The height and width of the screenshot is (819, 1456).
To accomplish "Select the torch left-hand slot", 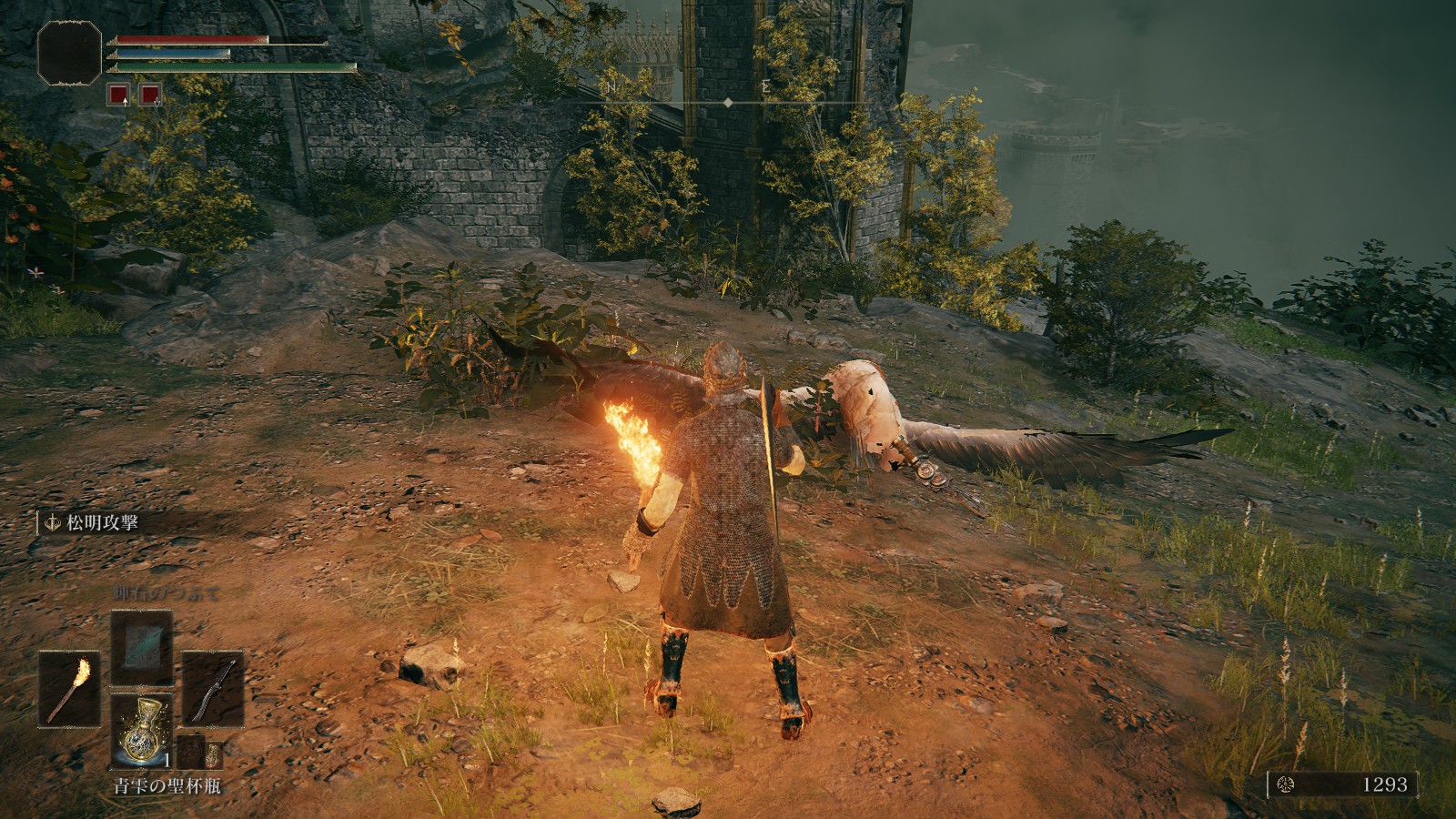I will pyautogui.click(x=69, y=688).
